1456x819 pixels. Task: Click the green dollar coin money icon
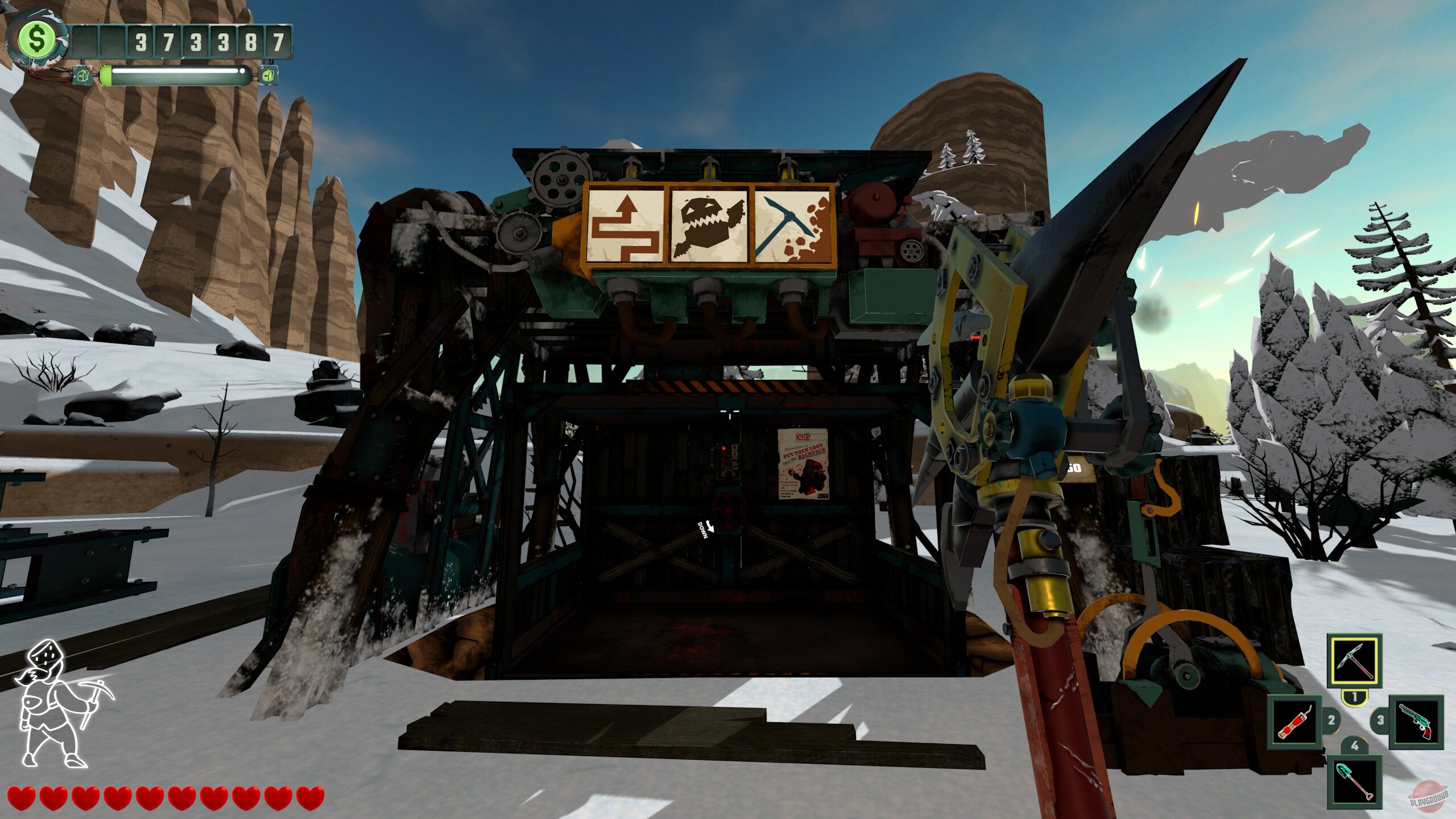(38, 40)
